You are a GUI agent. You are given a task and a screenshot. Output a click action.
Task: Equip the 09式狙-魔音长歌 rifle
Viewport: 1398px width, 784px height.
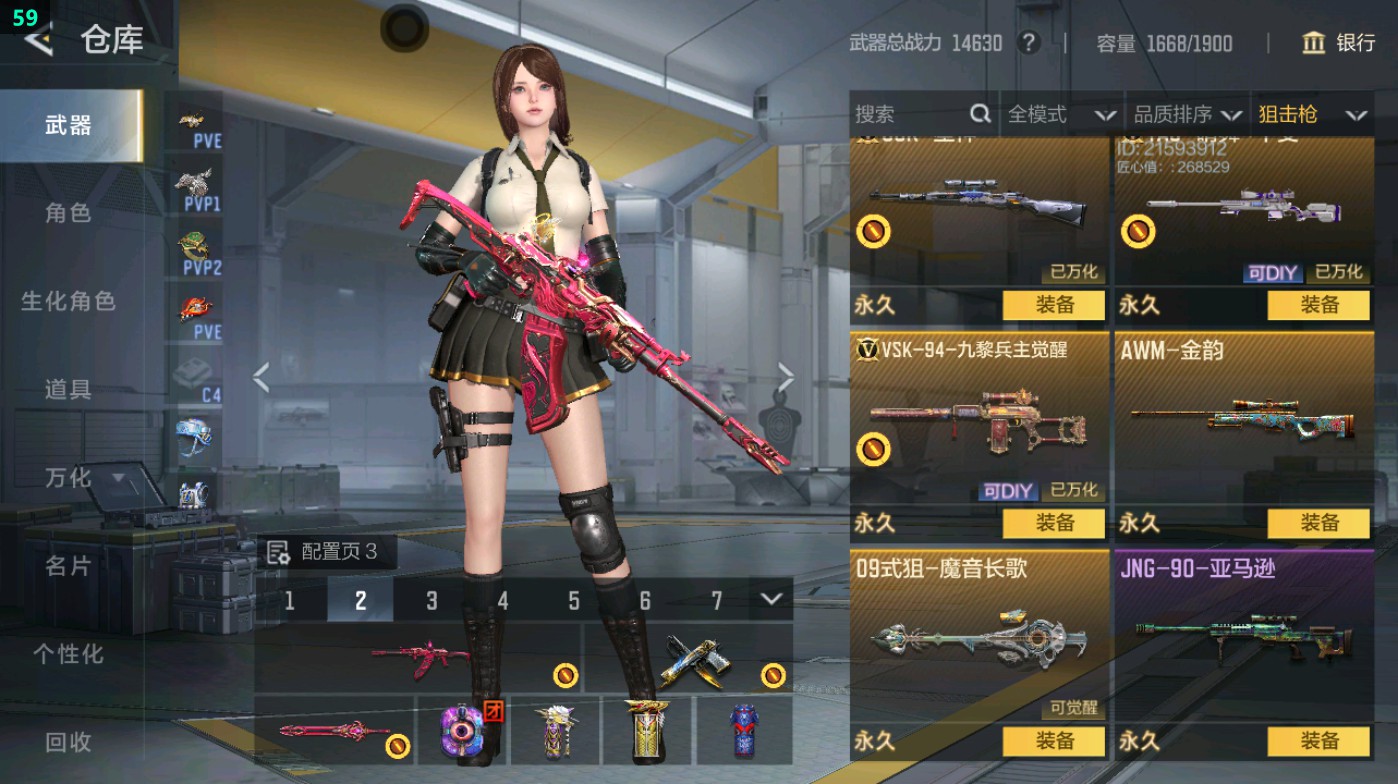1053,741
